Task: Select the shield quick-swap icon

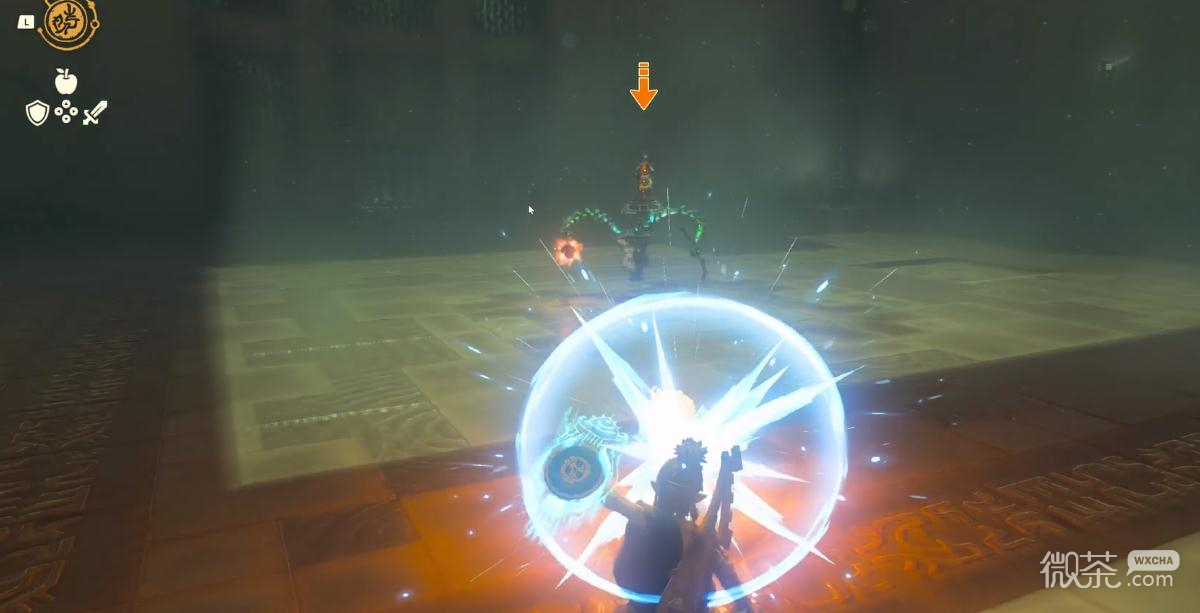Action: pos(37,113)
